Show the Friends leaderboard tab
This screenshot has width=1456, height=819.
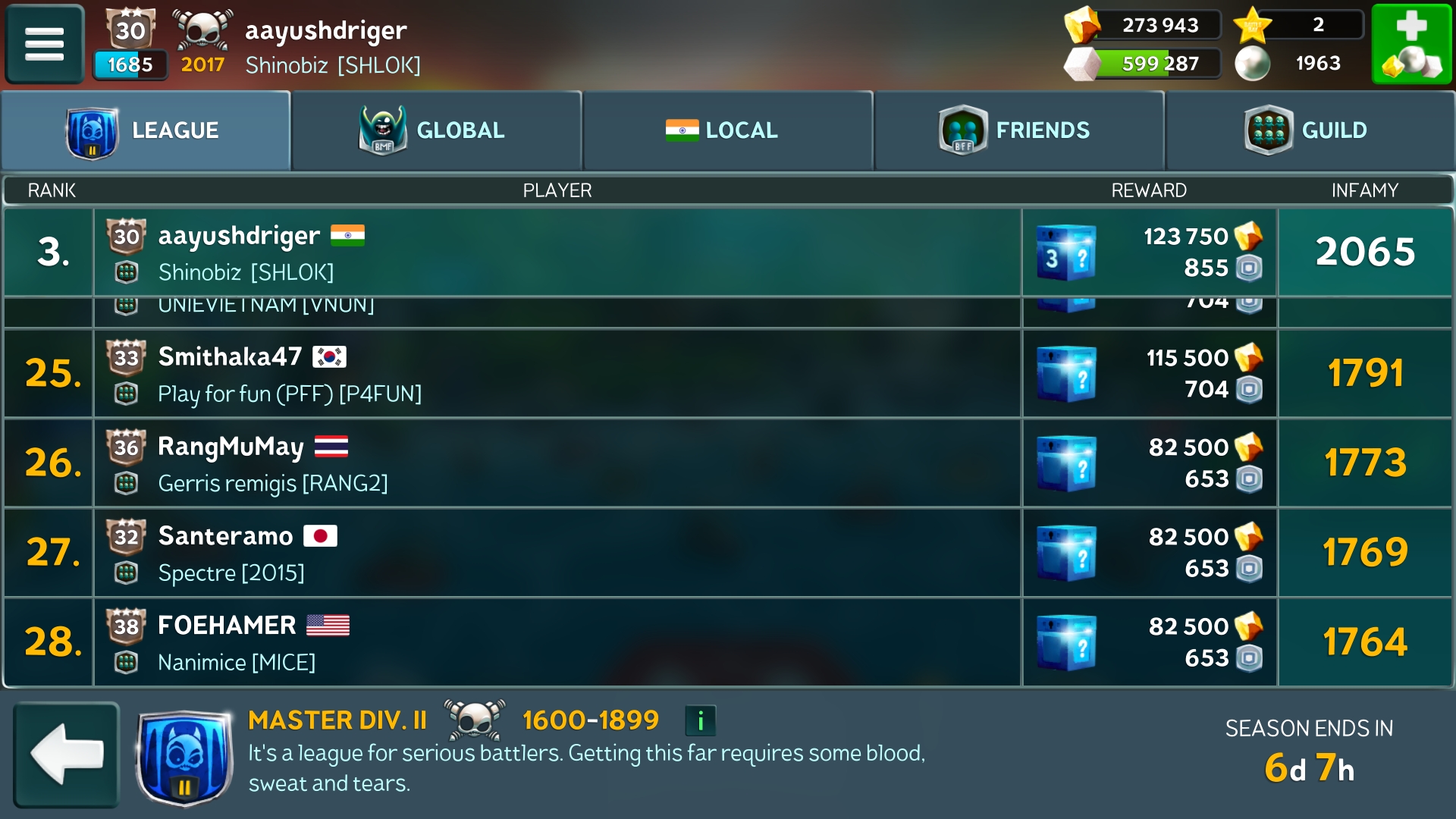tap(1018, 130)
